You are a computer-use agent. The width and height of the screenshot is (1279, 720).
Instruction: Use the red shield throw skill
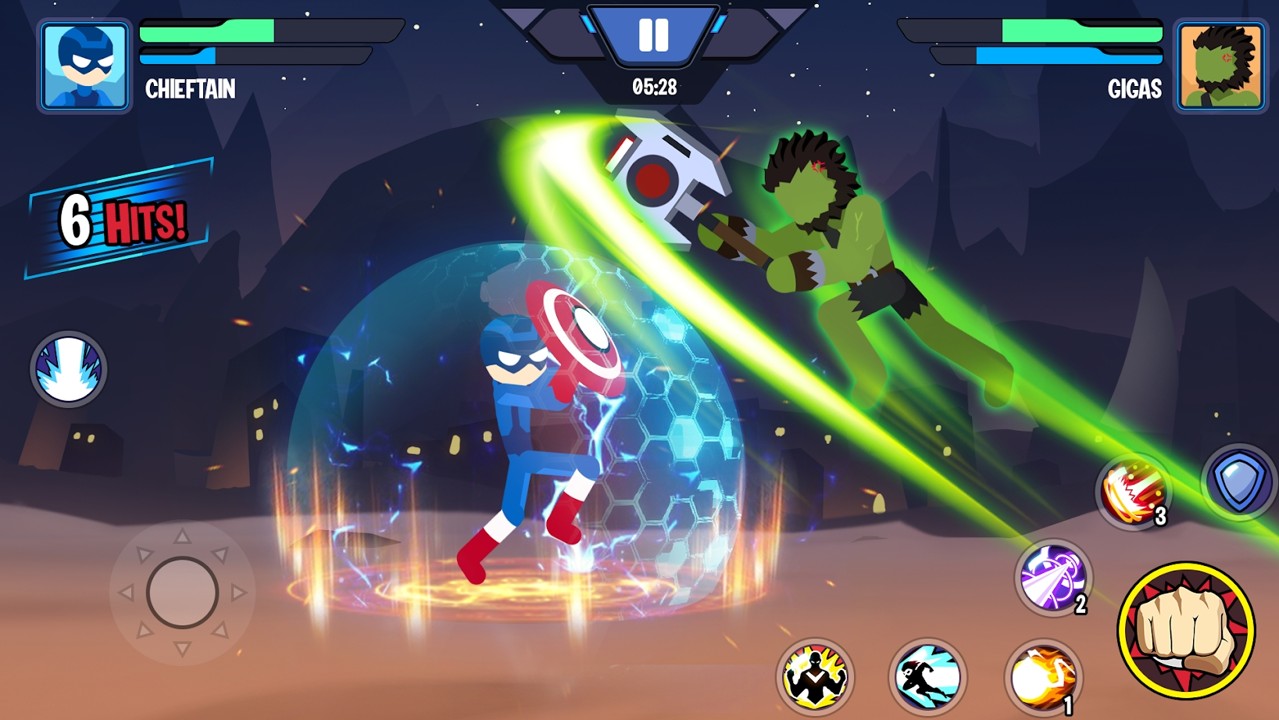click(1133, 491)
